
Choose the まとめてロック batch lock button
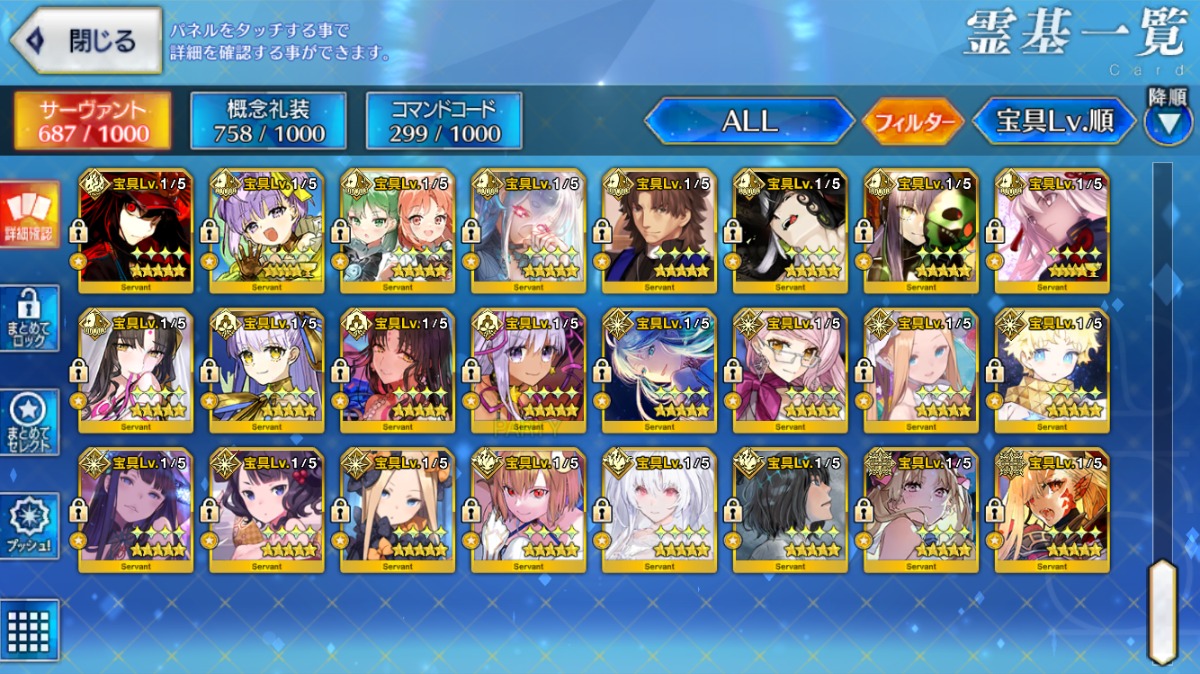point(29,318)
